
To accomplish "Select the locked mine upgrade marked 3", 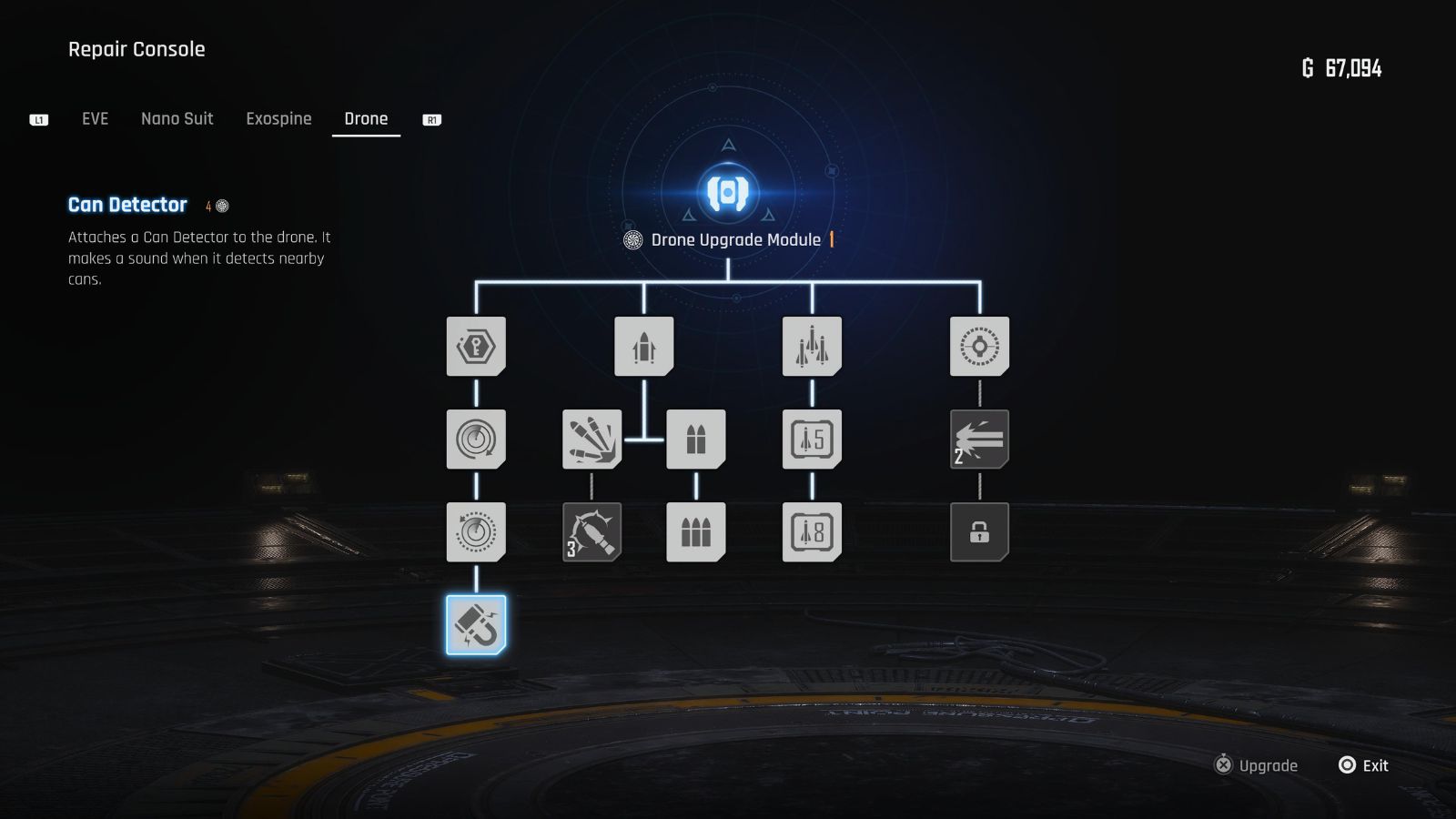I will point(592,532).
